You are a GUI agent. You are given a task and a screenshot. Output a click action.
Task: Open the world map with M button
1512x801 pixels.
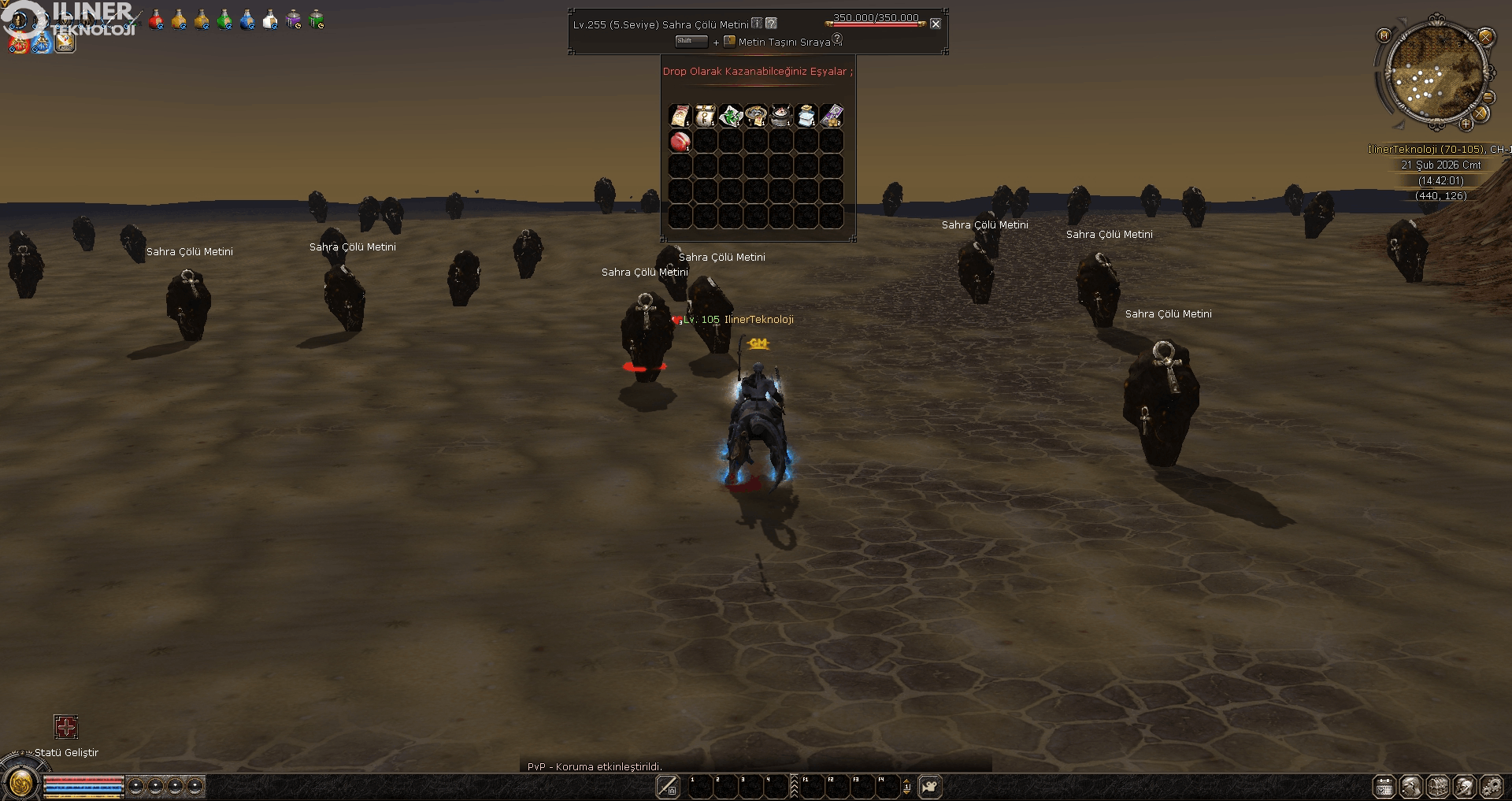tap(1384, 35)
